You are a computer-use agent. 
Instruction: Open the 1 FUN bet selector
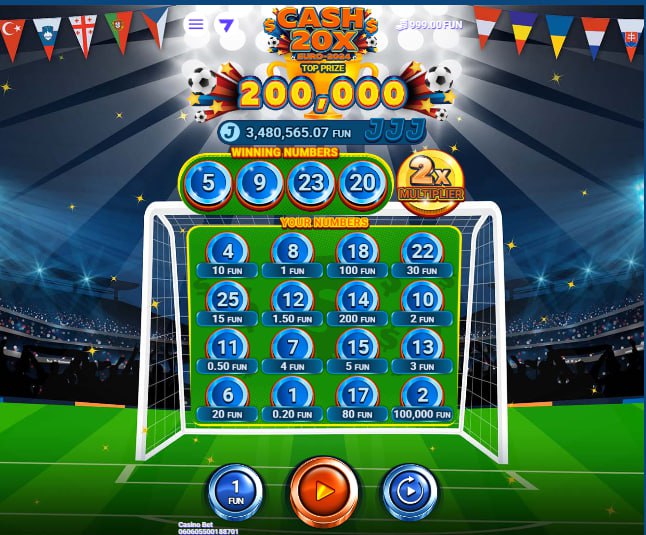(236, 492)
